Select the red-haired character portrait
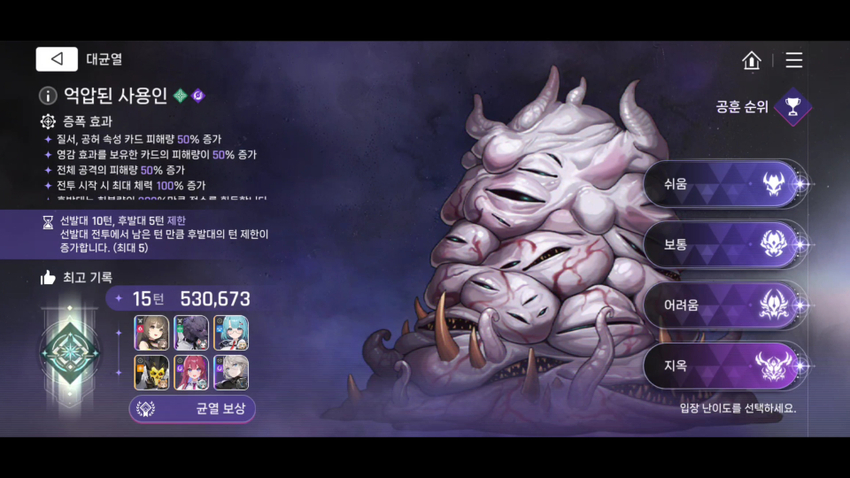850x478 pixels. [191, 373]
